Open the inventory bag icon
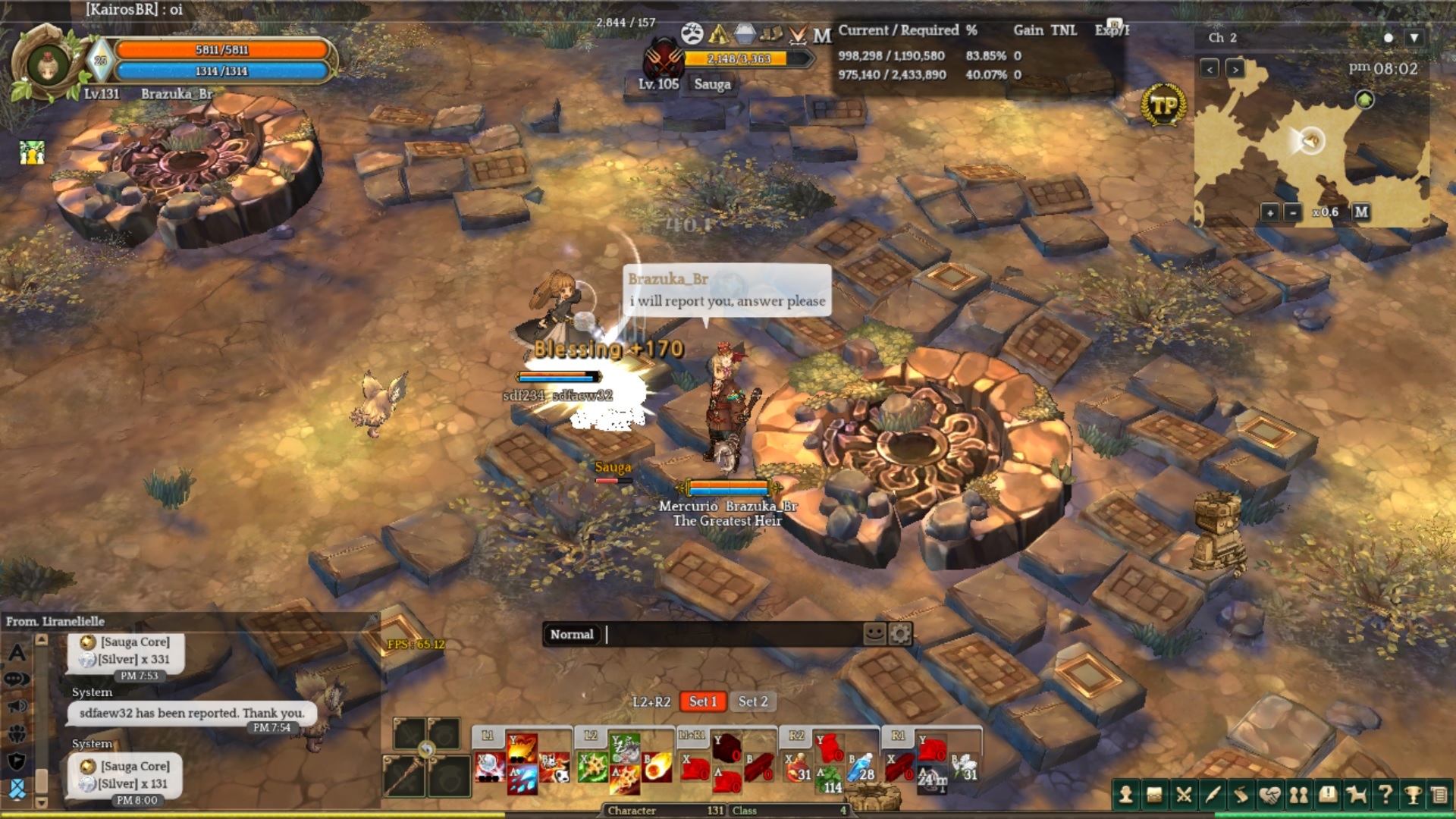The image size is (1456, 819). pos(1154,795)
